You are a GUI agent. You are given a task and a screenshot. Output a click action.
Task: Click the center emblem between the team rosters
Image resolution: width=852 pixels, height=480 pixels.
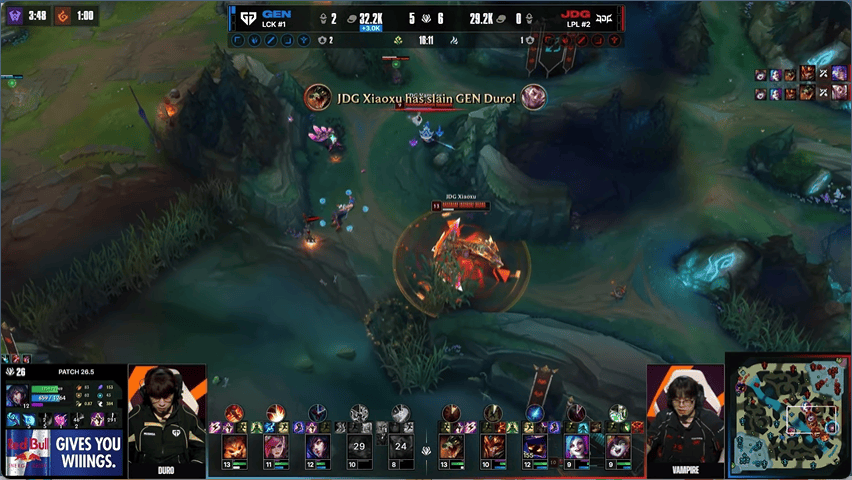426,451
